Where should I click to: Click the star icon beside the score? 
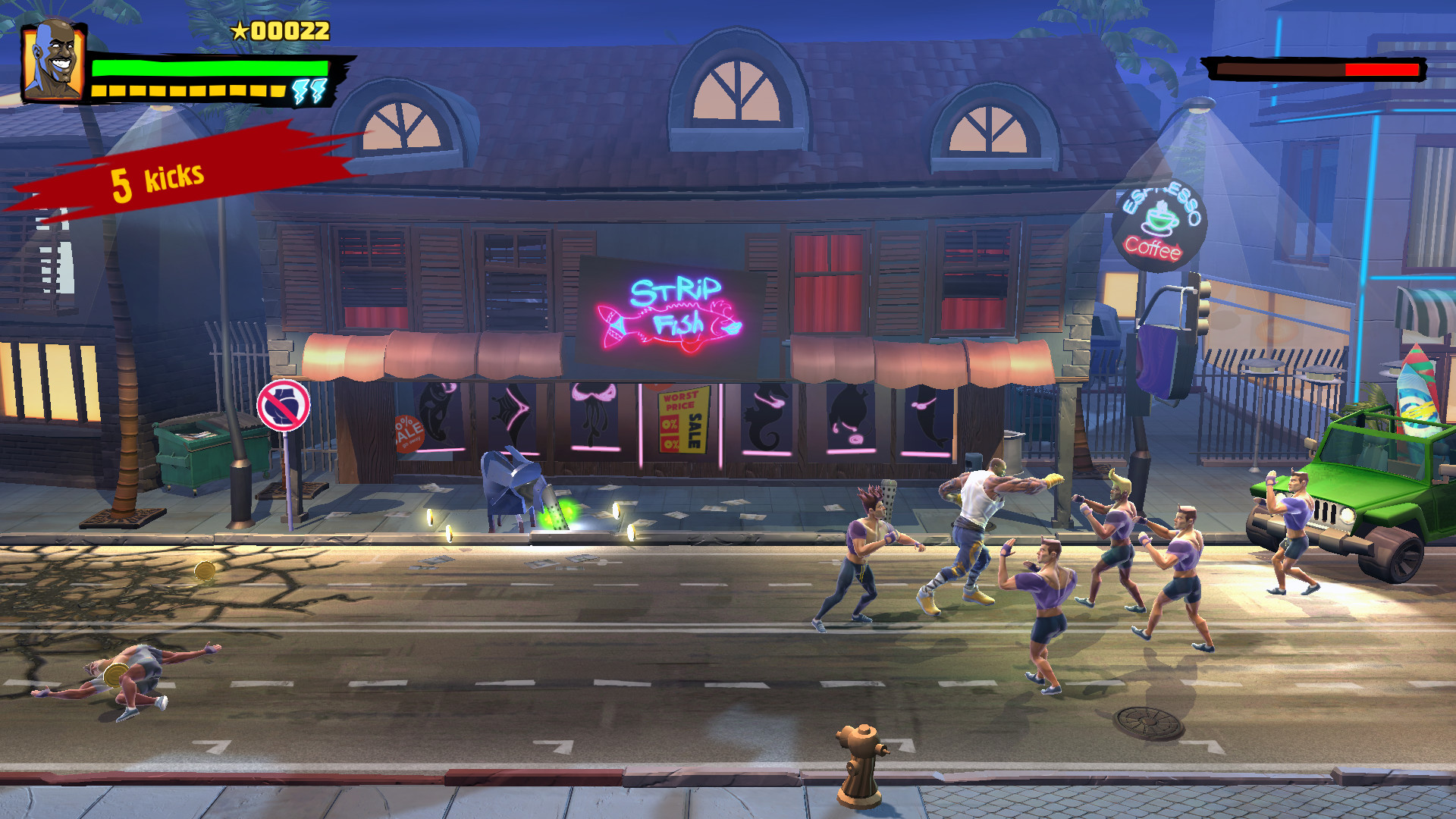[239, 32]
